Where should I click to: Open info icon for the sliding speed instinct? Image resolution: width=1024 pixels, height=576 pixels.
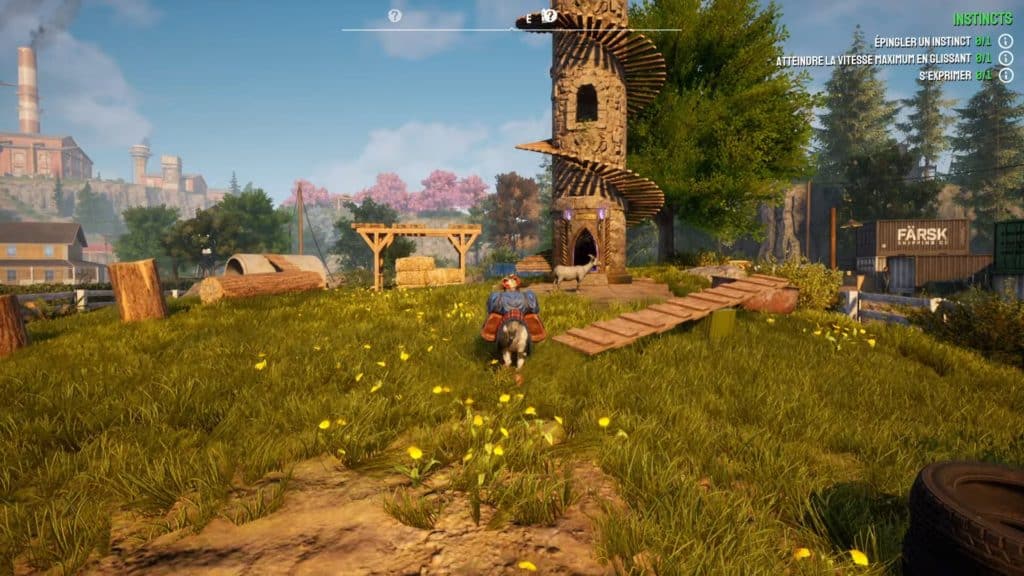pos(1005,59)
